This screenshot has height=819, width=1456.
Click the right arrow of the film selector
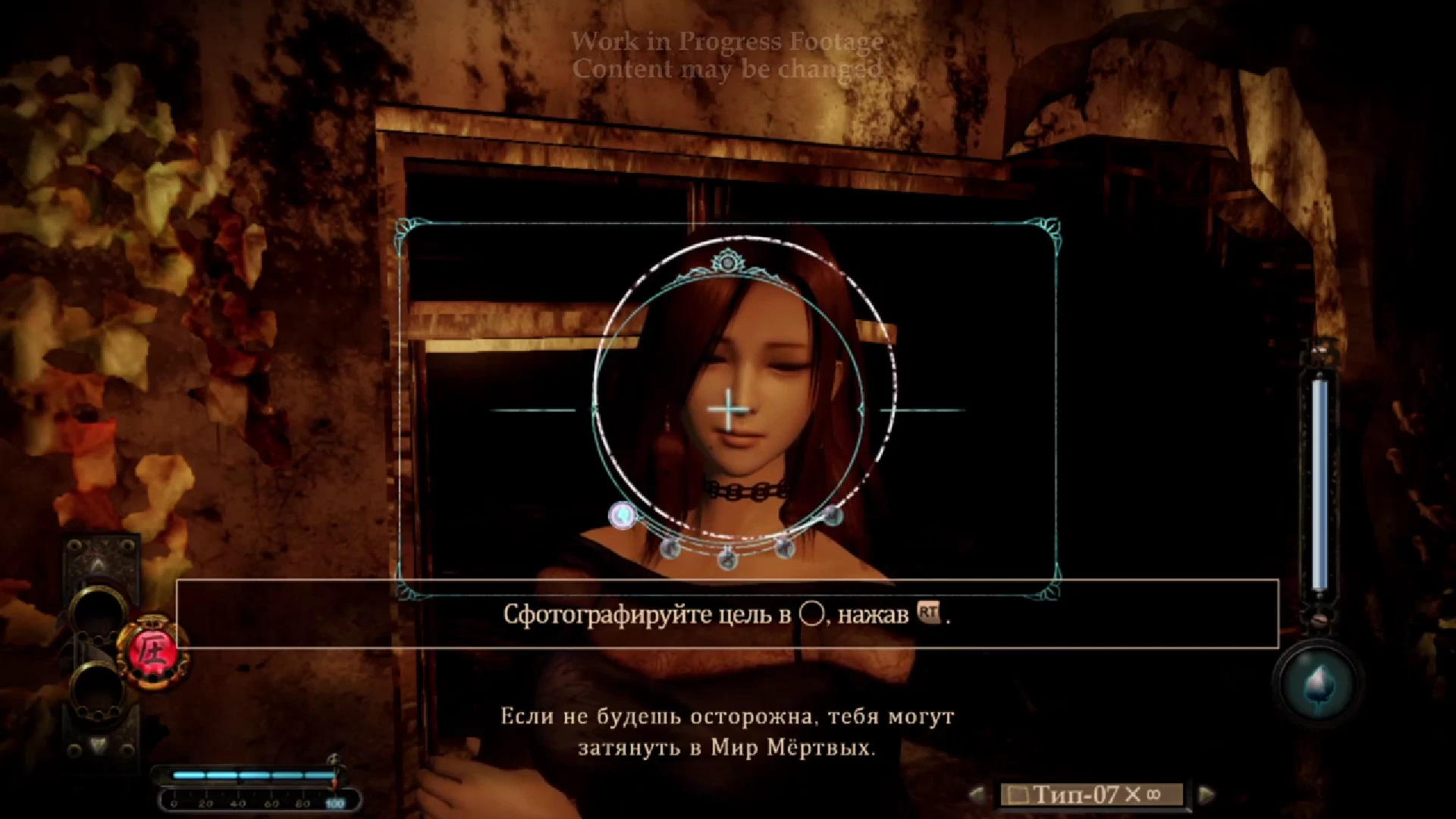pos(1206,794)
